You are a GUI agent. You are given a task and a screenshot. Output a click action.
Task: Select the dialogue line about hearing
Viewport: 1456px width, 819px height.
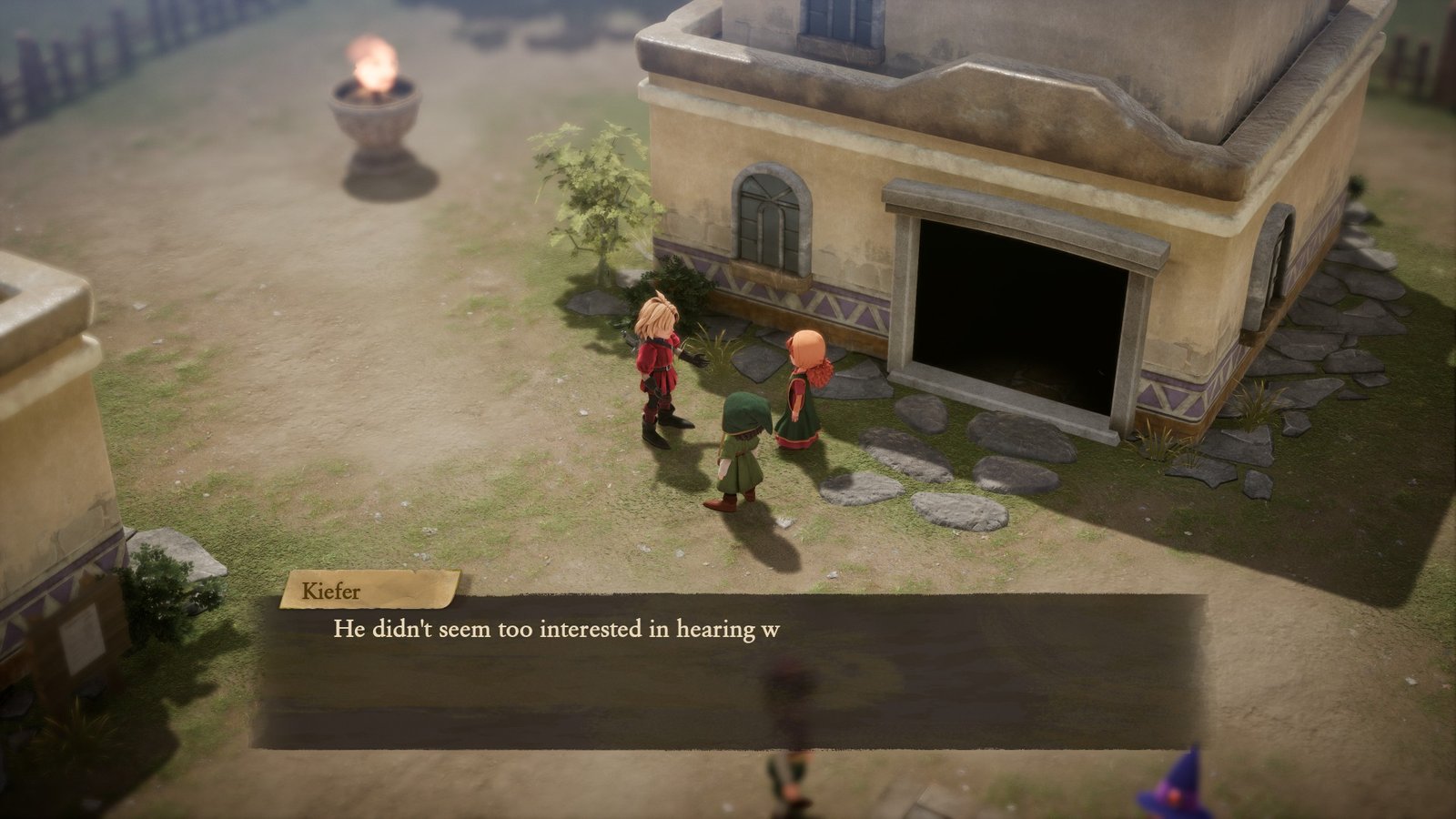coord(555,628)
